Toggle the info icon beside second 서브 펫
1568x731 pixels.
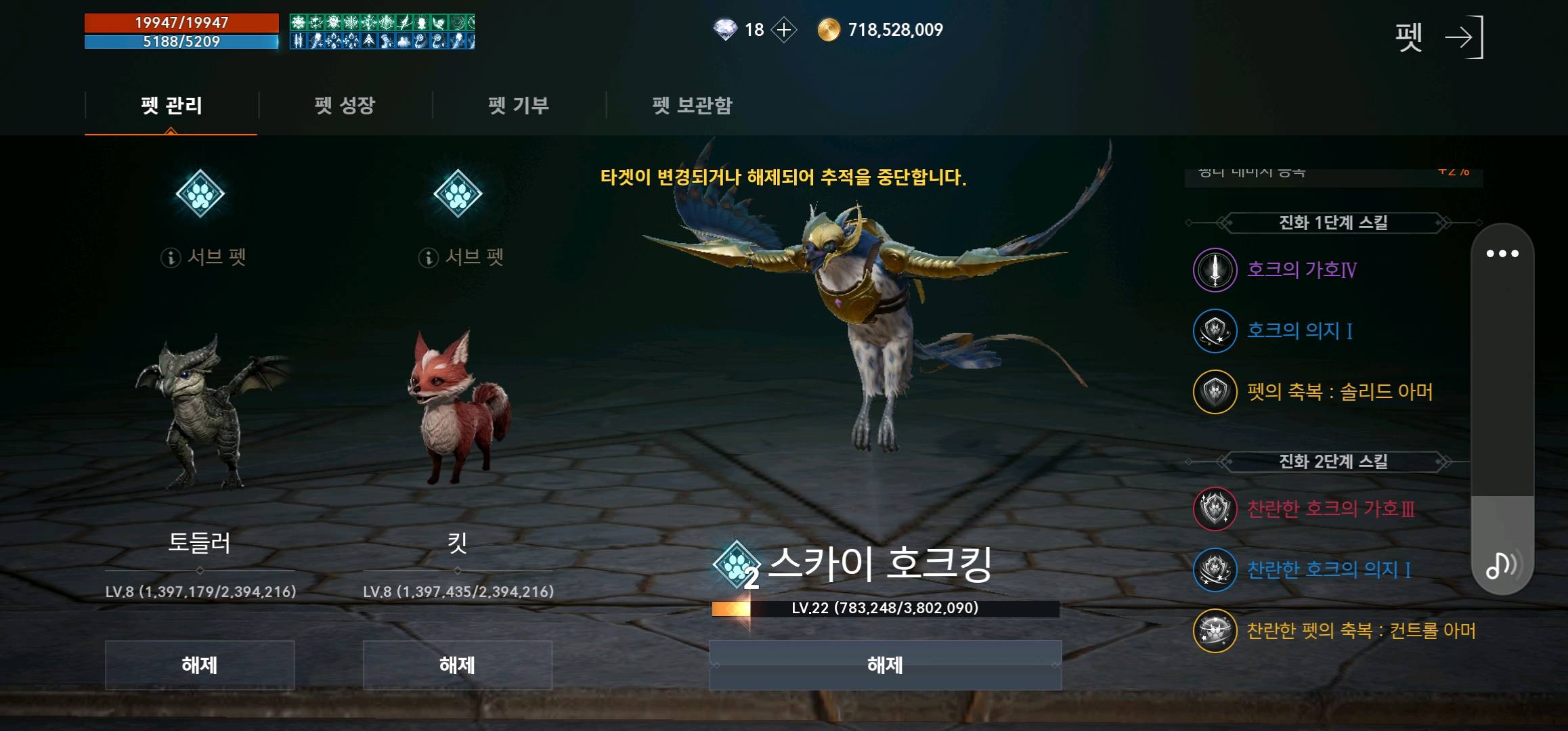point(429,257)
